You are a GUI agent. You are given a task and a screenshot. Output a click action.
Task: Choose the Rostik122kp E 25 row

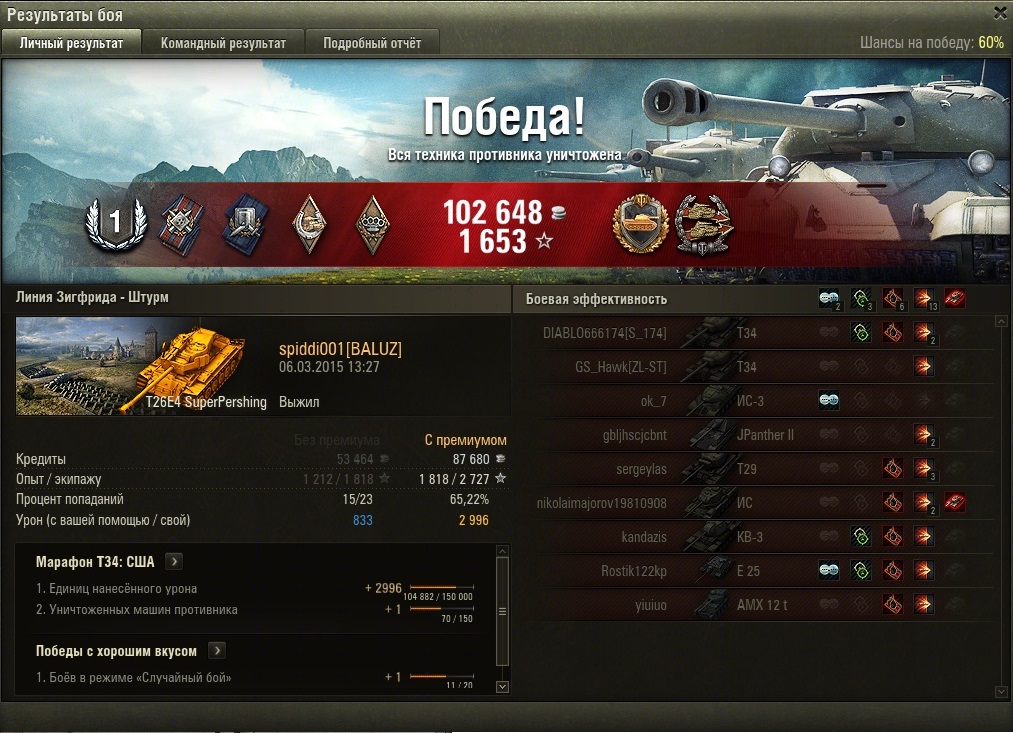pyautogui.click(x=750, y=571)
